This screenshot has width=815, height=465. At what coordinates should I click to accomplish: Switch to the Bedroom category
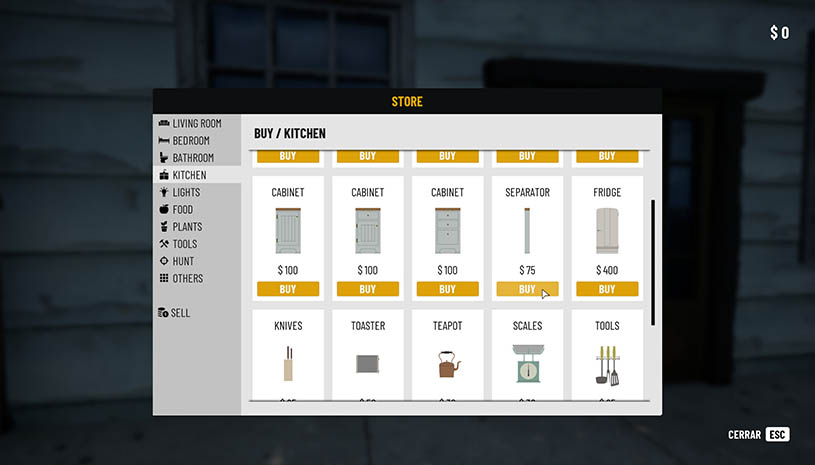click(x=190, y=141)
